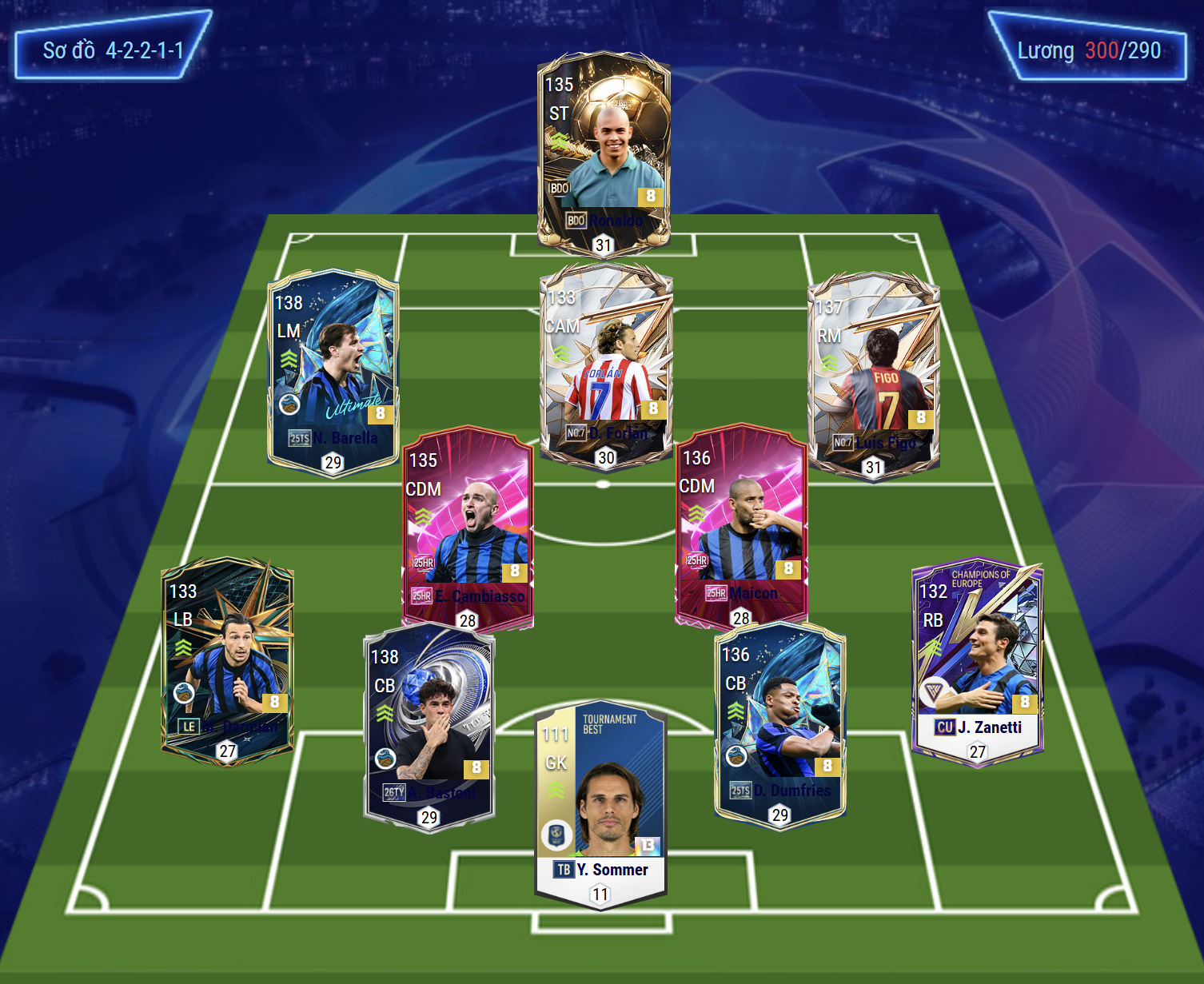Click the E. Cambiasso CDM card
Viewport: 1204px width, 984px height.
(x=468, y=528)
